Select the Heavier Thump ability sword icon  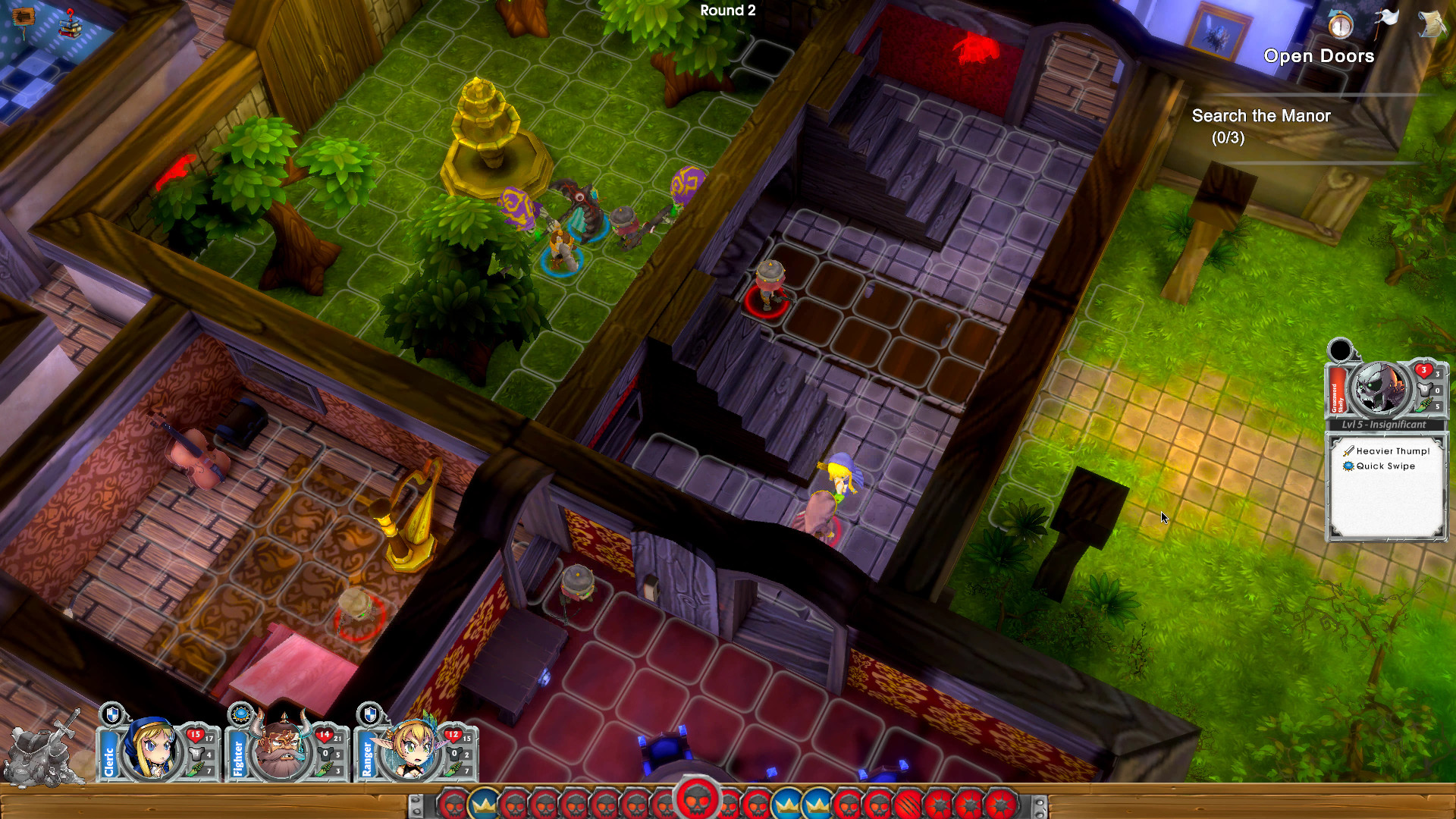(1347, 451)
